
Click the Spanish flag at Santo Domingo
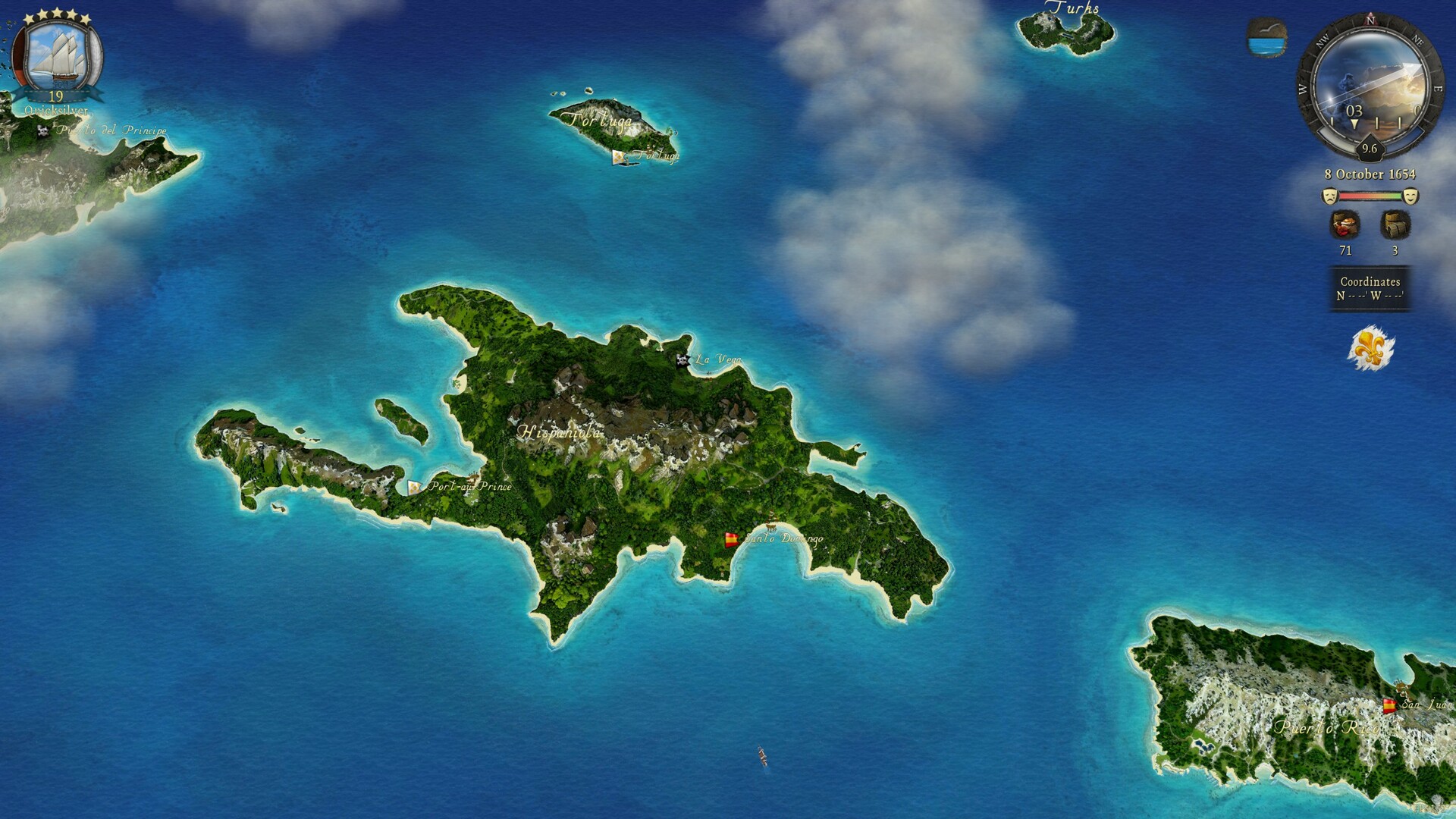730,540
